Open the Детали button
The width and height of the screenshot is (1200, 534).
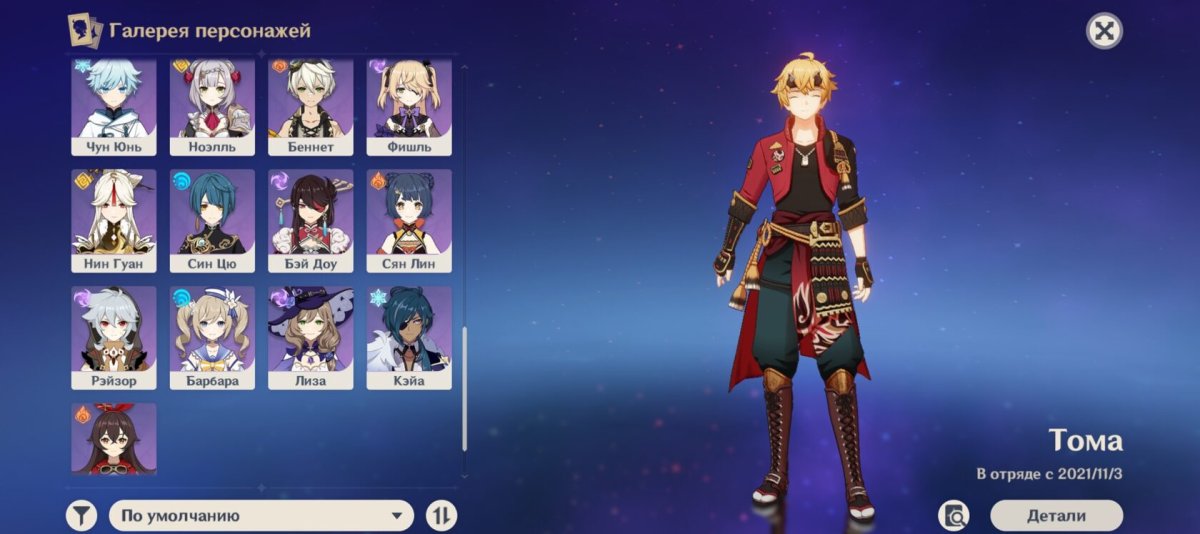coord(1056,515)
